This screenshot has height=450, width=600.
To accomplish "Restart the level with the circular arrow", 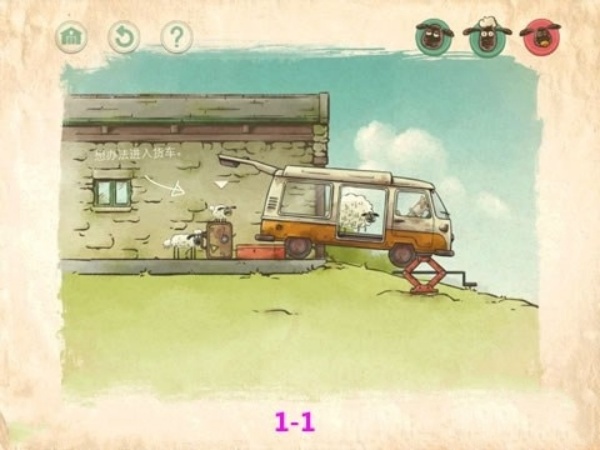I will pyautogui.click(x=124, y=38).
